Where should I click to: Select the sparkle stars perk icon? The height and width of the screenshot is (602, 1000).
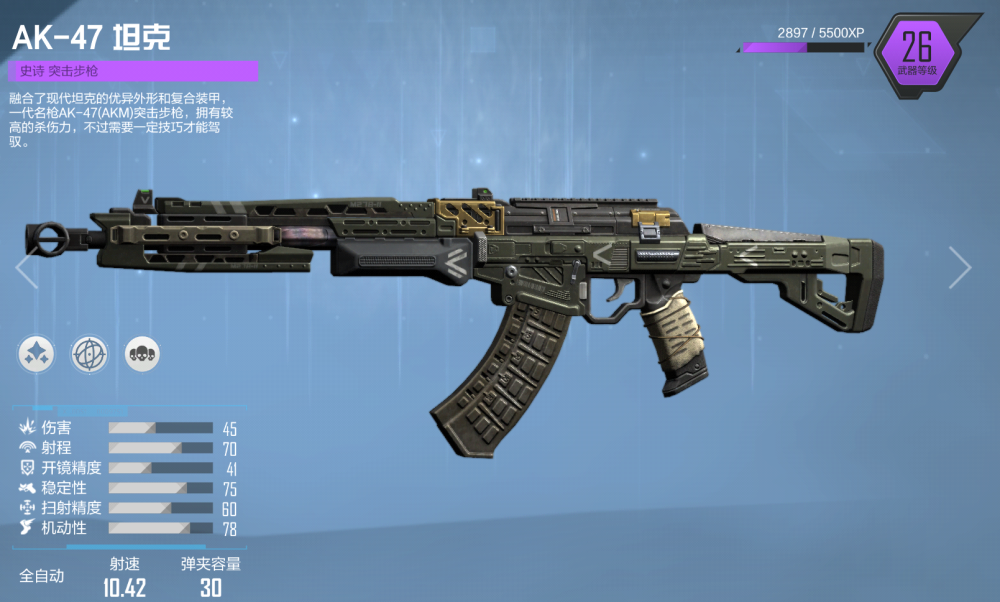coord(36,353)
